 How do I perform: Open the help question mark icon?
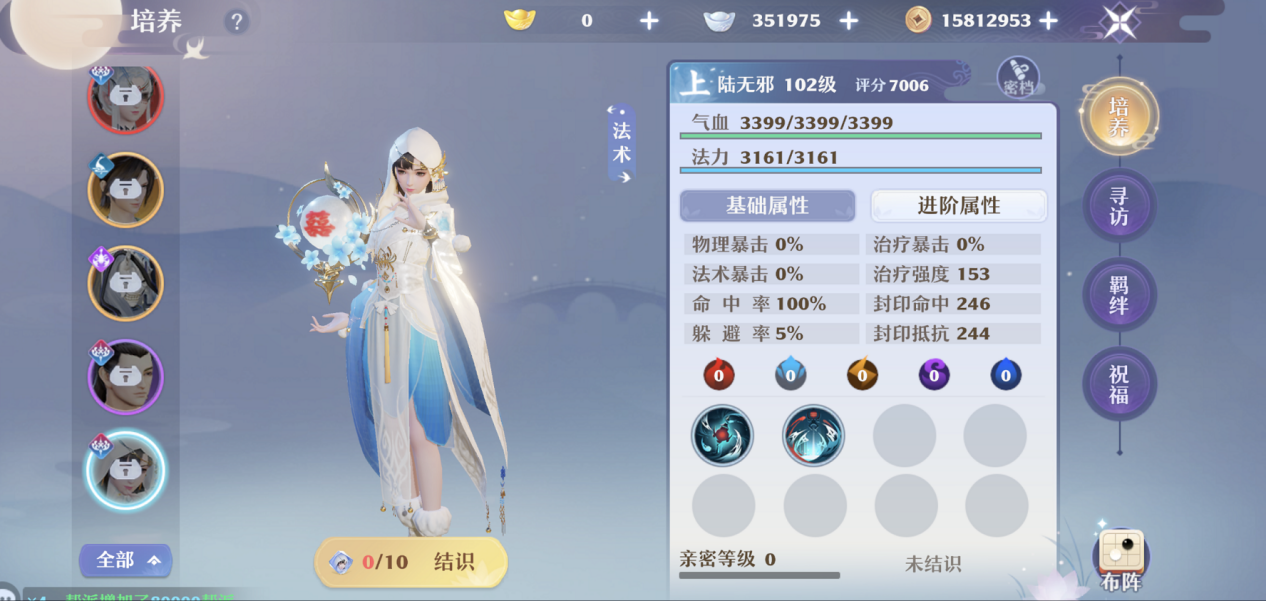(x=236, y=21)
